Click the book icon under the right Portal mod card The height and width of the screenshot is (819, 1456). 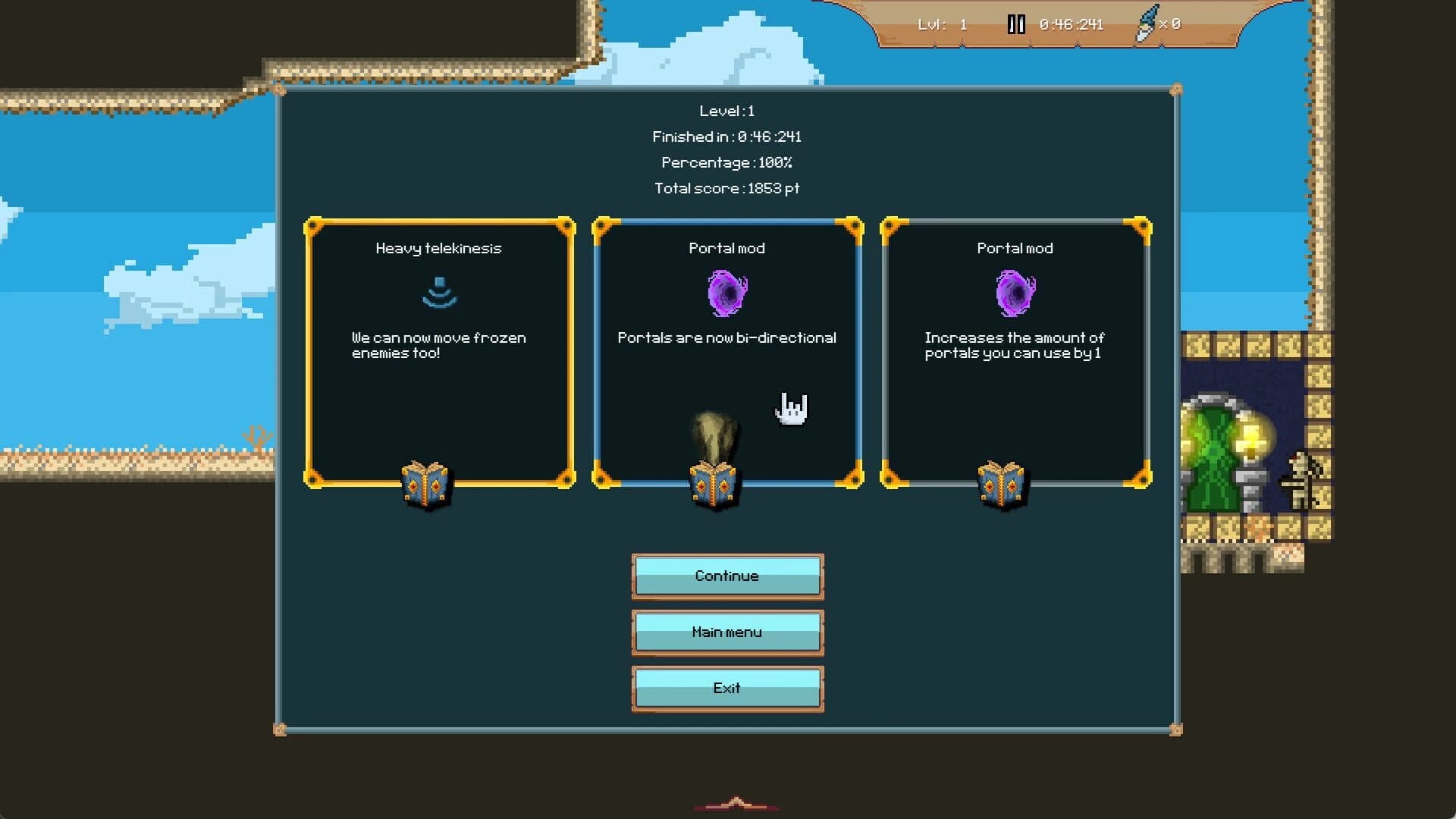[x=1001, y=483]
